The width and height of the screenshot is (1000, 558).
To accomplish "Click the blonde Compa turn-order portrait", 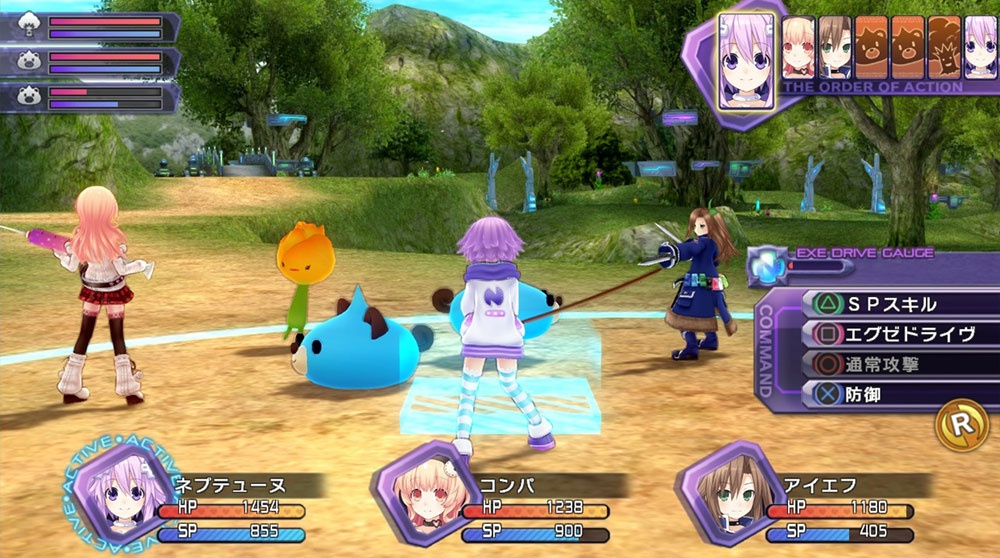I will [x=798, y=48].
